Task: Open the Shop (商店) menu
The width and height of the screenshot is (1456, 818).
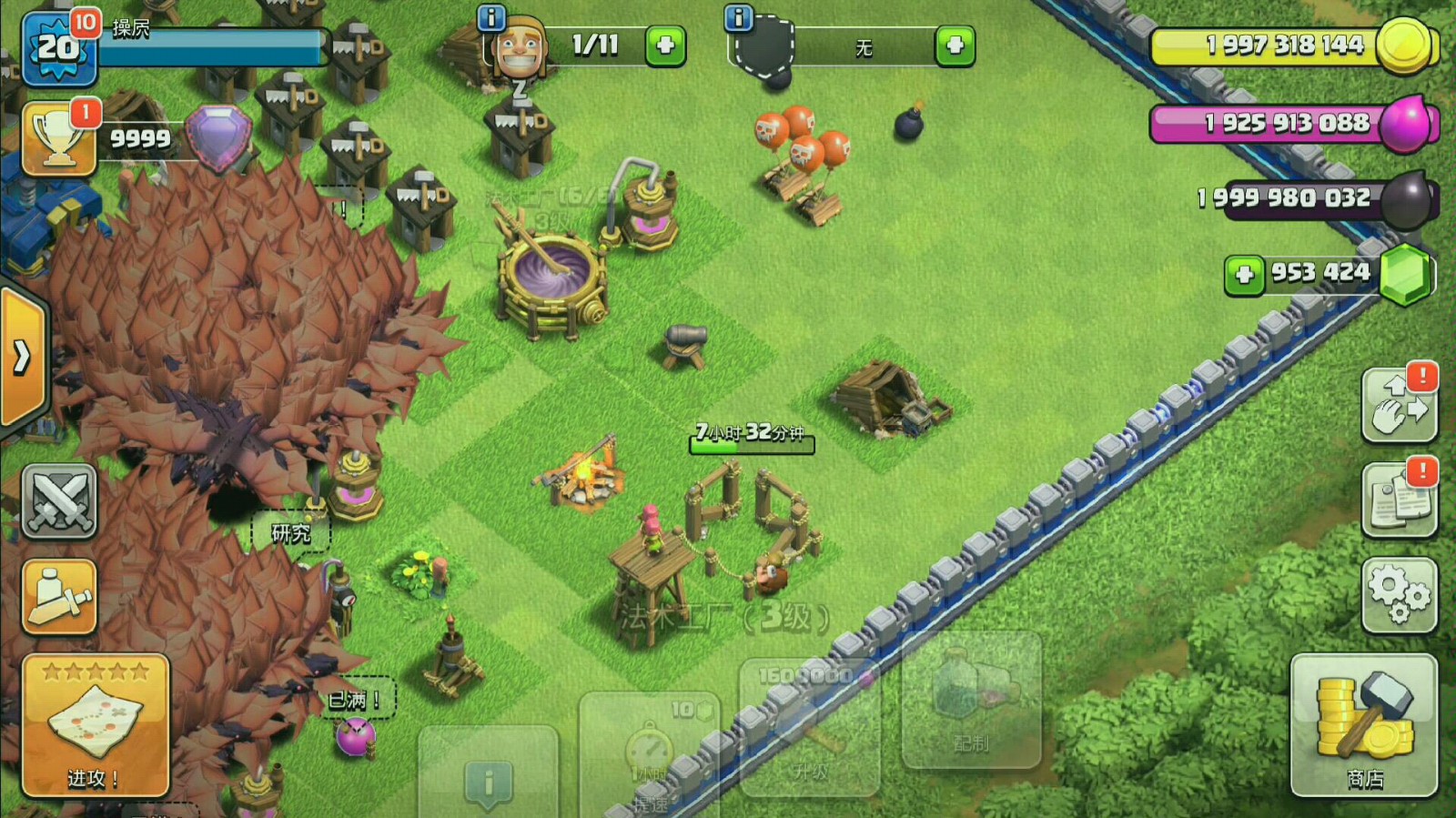Action: [1363, 726]
